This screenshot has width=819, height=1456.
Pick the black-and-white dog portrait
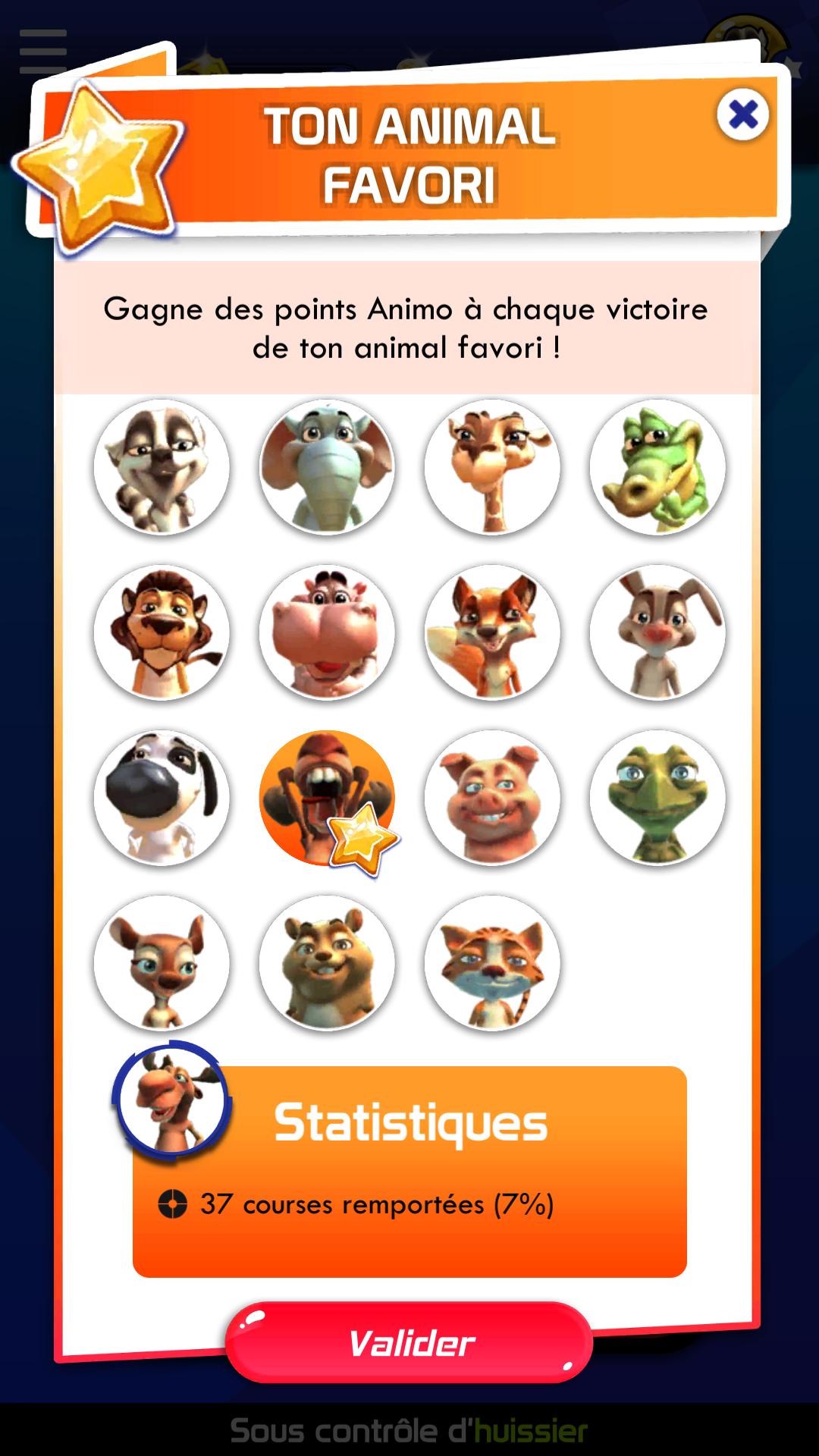pos(162,798)
